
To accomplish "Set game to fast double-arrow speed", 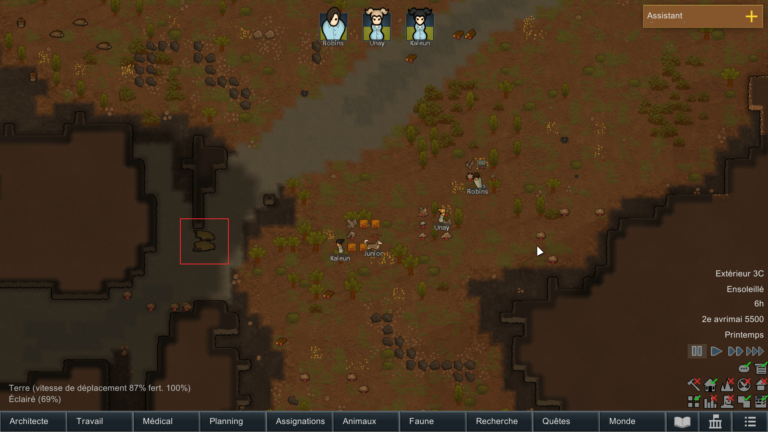I will [735, 351].
